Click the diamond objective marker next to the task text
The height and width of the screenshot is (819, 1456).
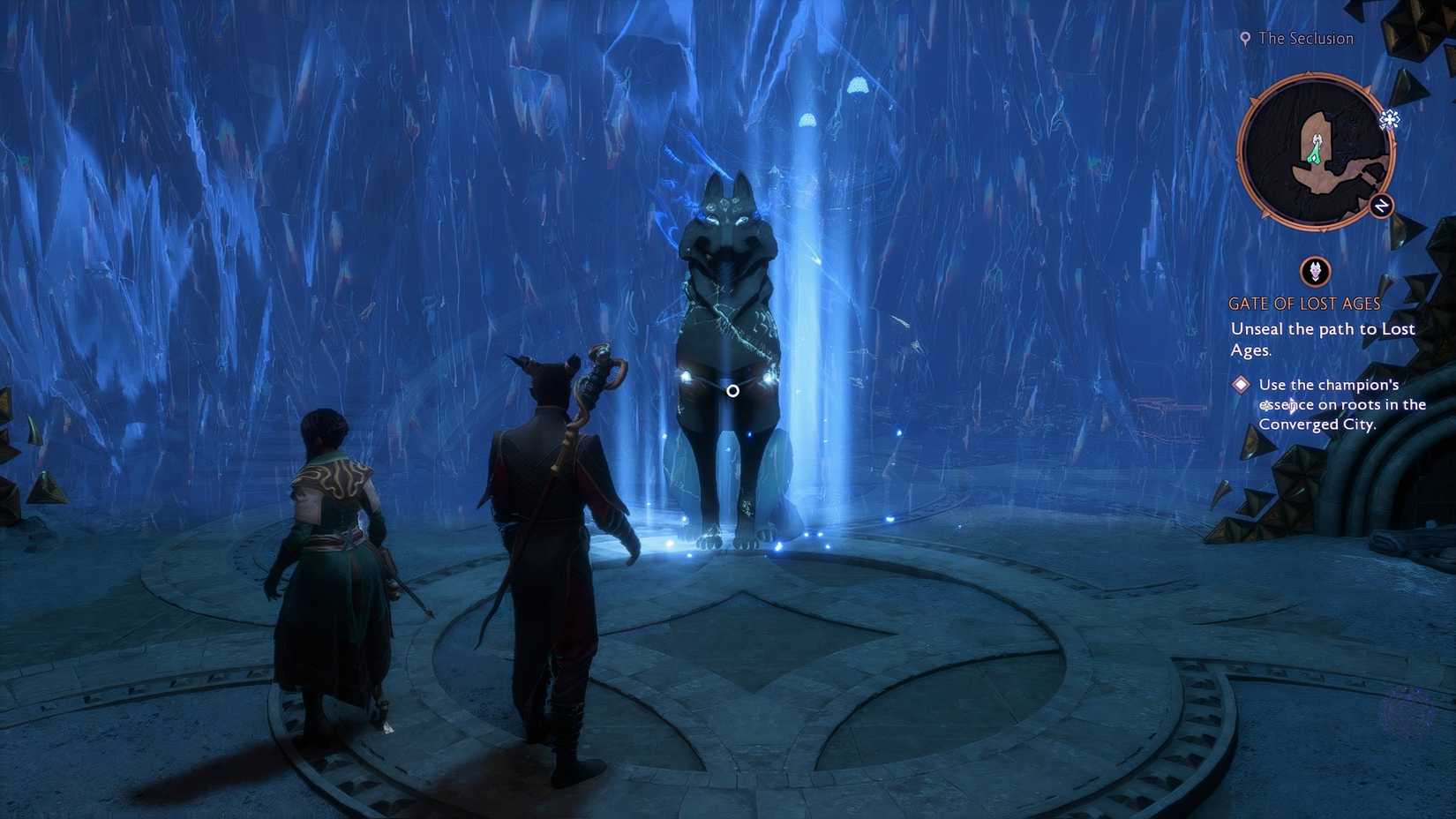pyautogui.click(x=1243, y=385)
